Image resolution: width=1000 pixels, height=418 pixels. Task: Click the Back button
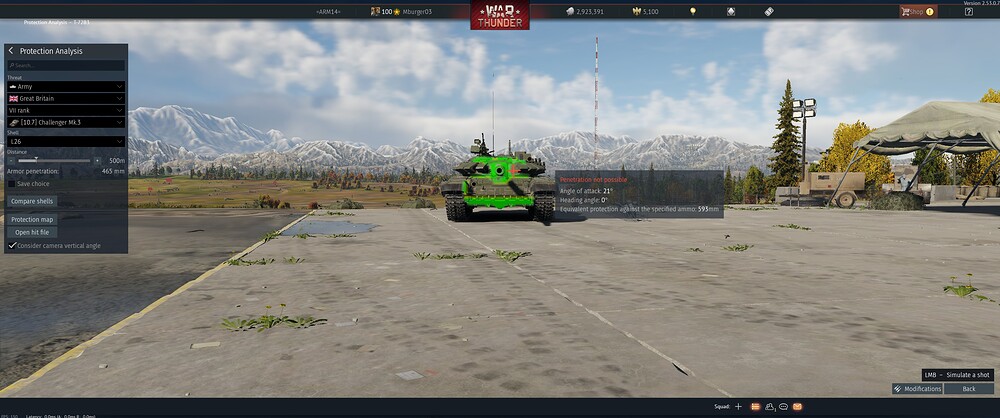click(x=968, y=389)
